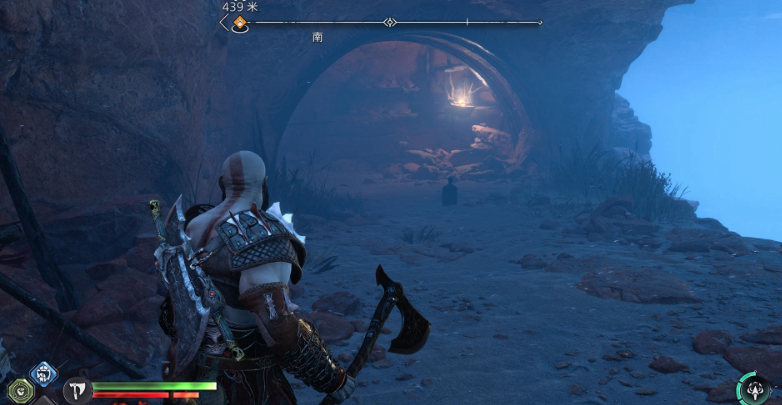
Task: Activate the green octagonal runic attack icon
Action: 20,391
